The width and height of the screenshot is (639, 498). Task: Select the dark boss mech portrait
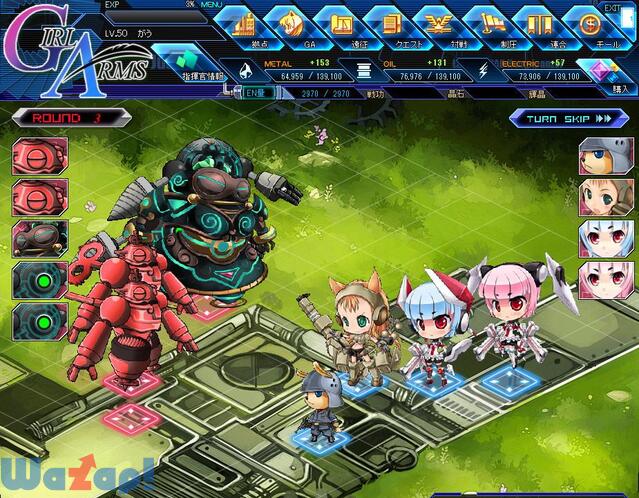tap(40, 239)
